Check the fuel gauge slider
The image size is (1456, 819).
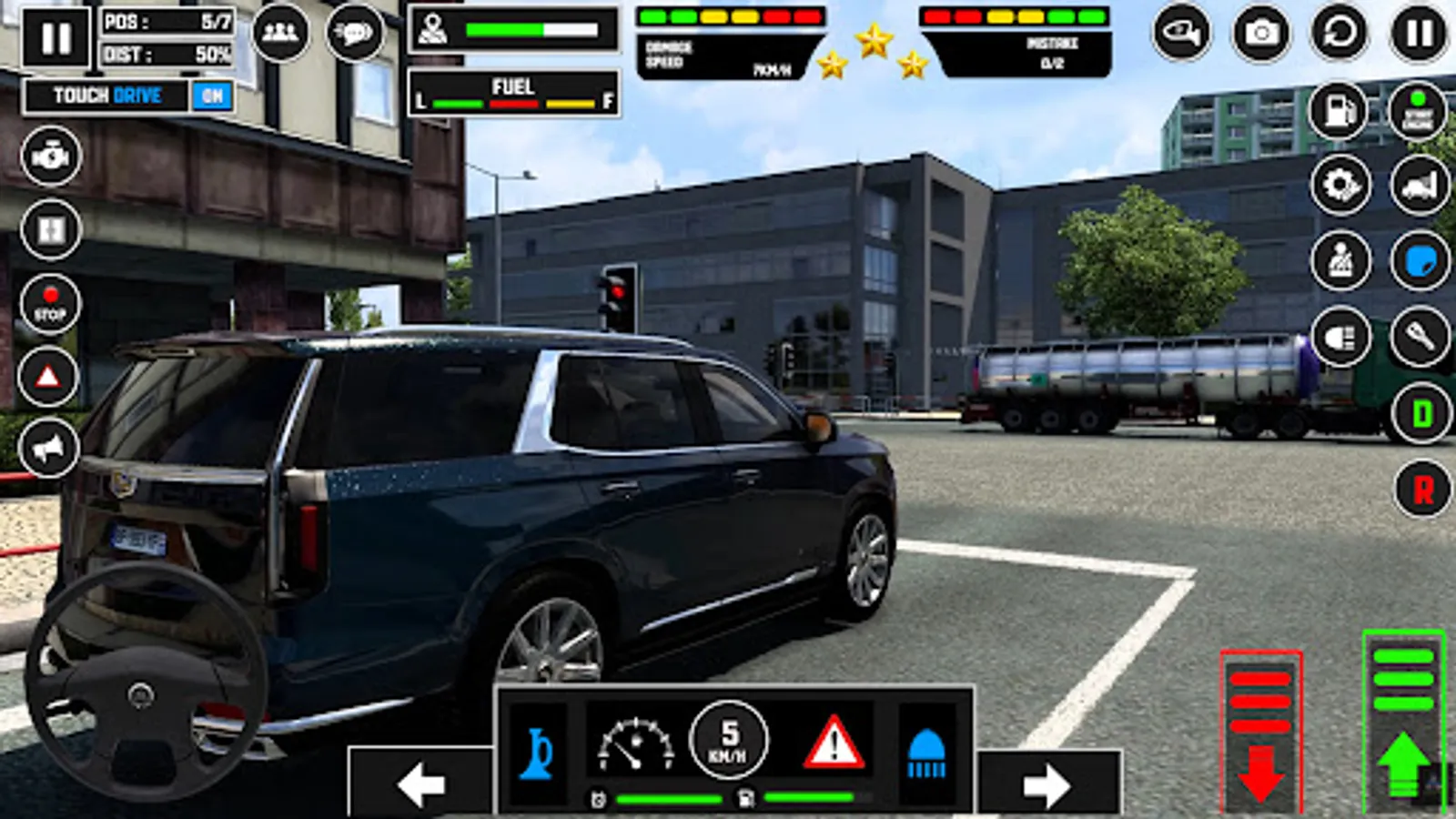coord(514,102)
